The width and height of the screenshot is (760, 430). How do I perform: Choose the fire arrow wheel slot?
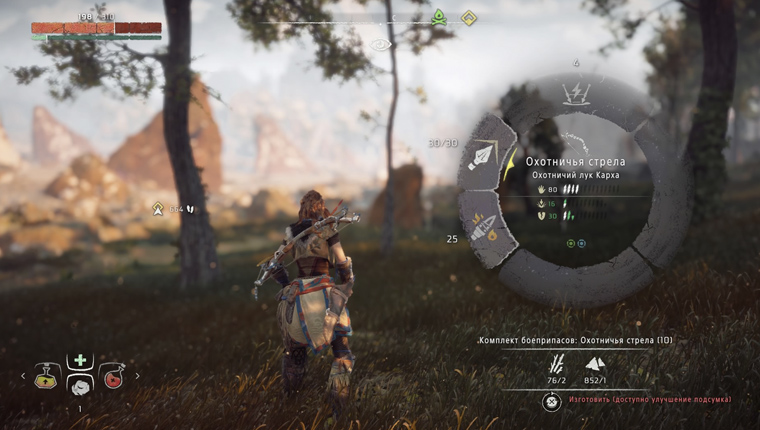(x=484, y=227)
